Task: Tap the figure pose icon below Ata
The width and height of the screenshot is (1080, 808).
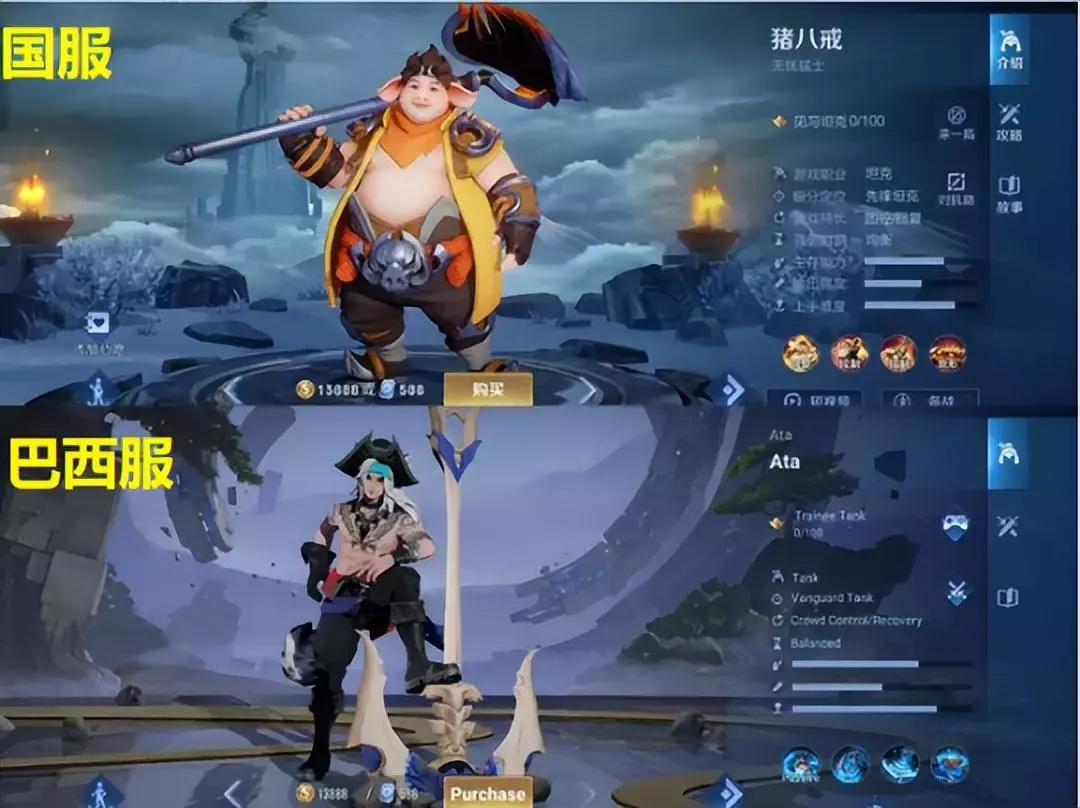Action: (x=100, y=793)
